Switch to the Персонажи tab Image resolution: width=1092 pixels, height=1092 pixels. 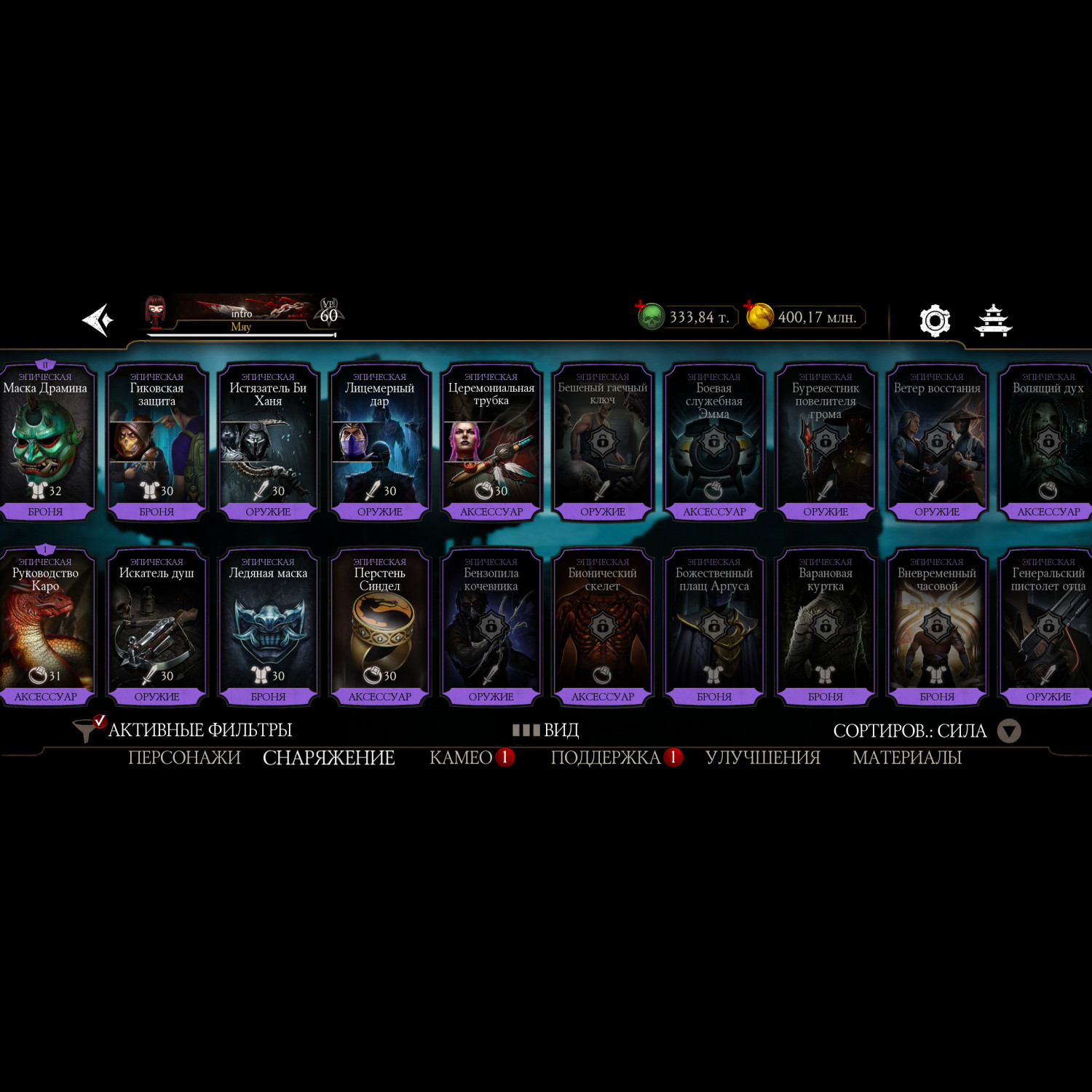click(x=184, y=758)
